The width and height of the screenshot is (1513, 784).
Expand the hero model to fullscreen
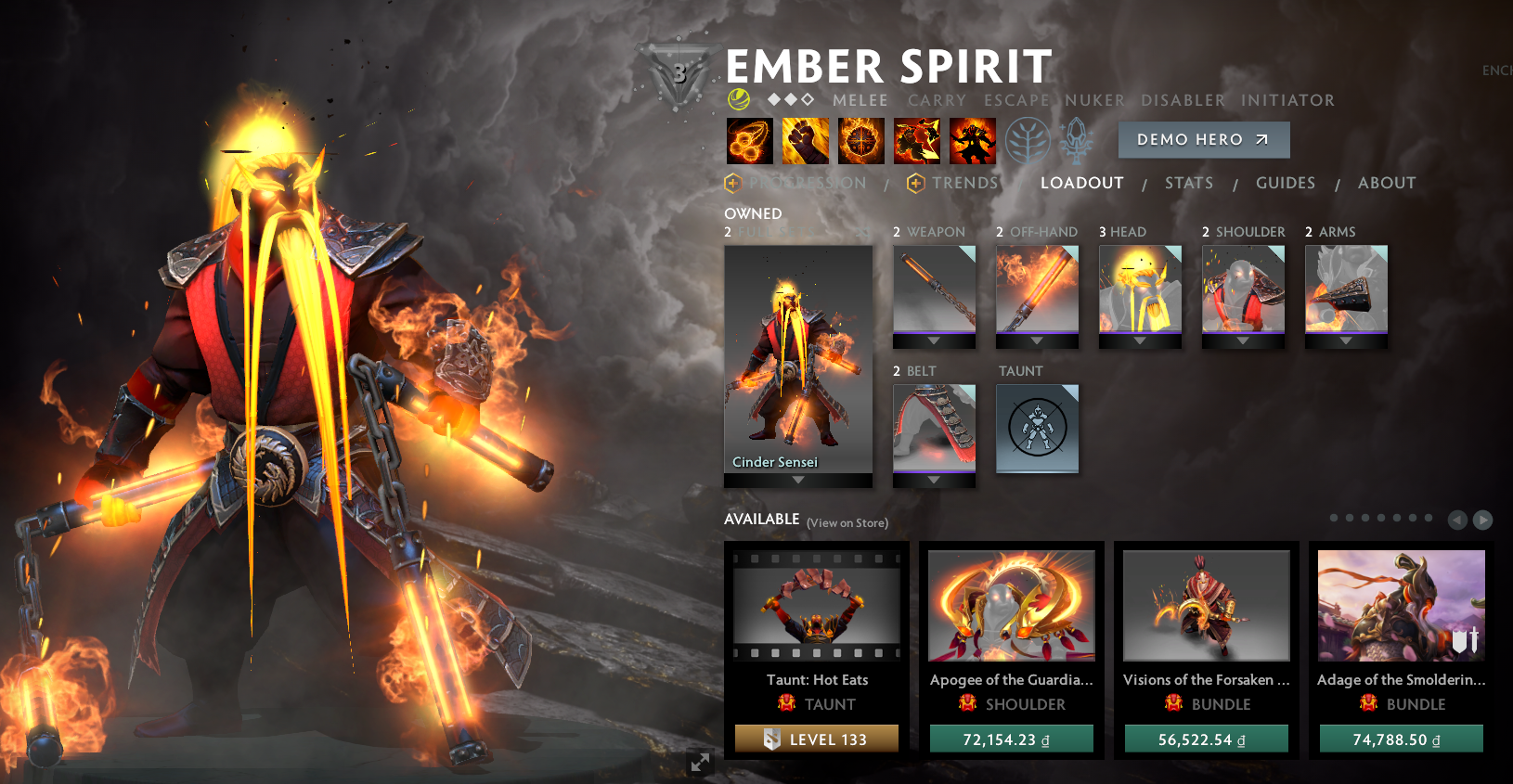(x=699, y=763)
